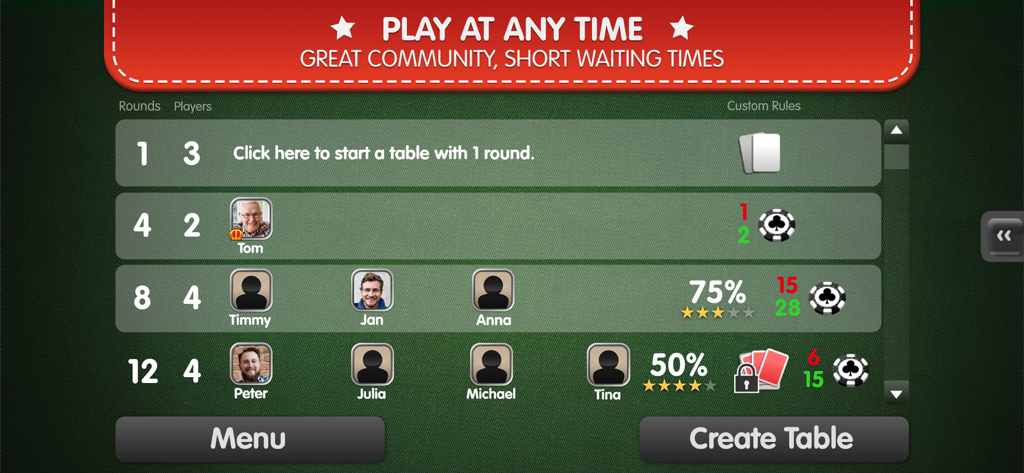Click the locked red cards custom rule icon
This screenshot has height=473, width=1024.
tap(761, 371)
